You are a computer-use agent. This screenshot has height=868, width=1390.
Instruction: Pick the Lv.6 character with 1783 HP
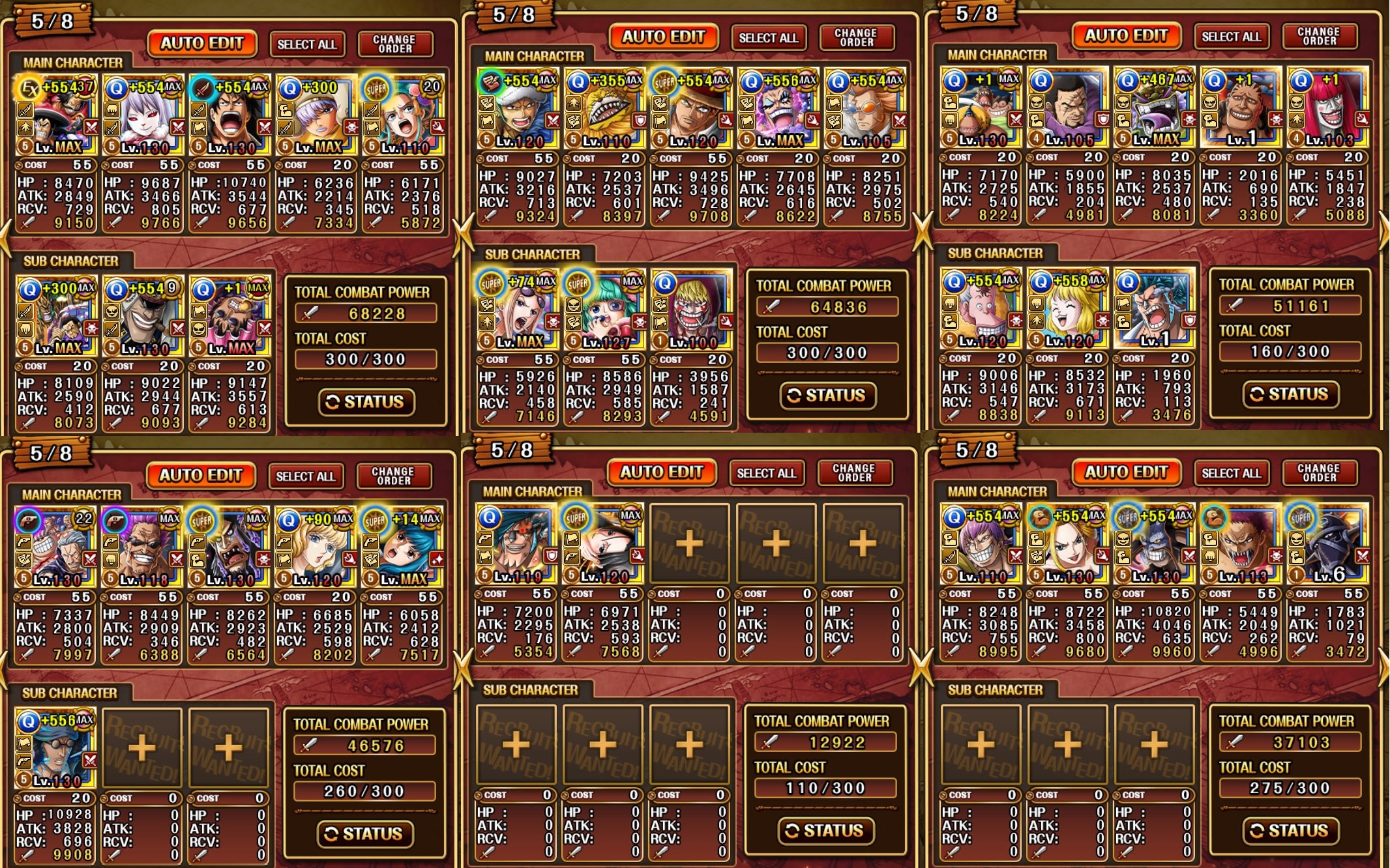coord(1327,544)
